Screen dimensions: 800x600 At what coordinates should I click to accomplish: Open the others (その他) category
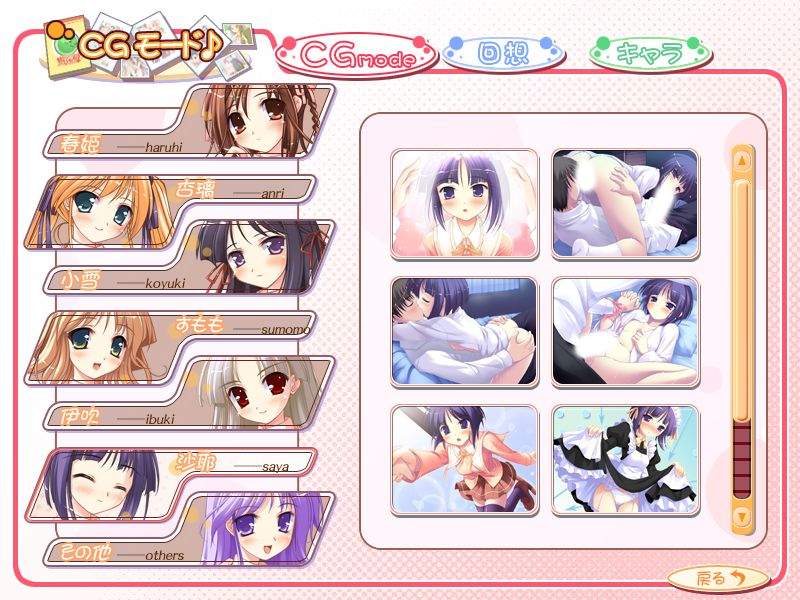tap(190, 530)
